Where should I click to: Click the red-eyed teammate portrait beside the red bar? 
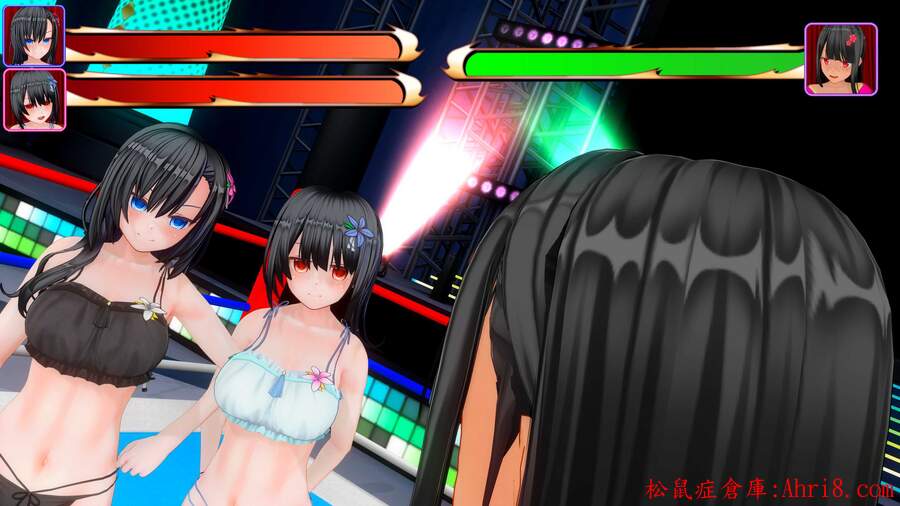tap(34, 99)
